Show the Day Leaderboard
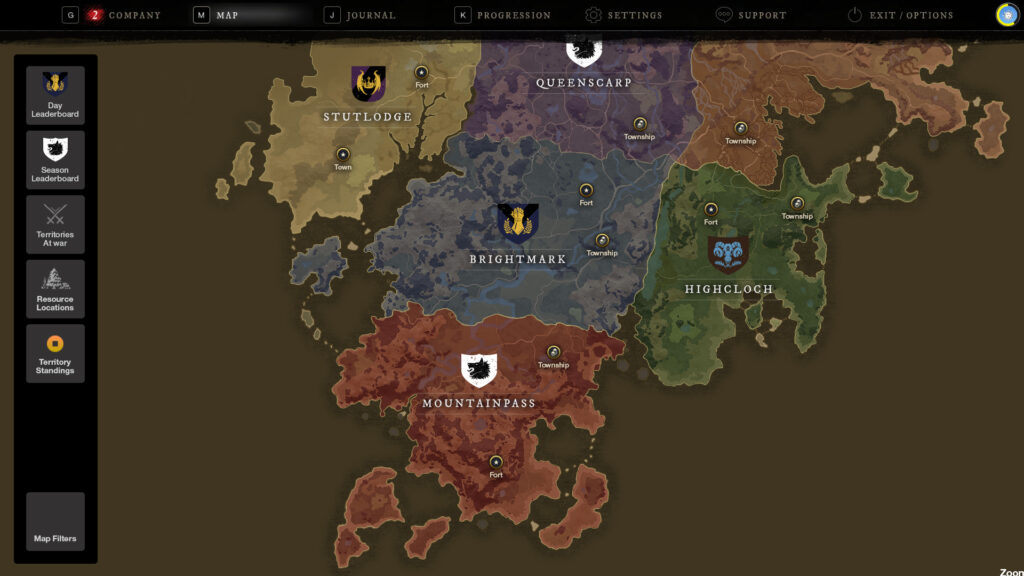The image size is (1024, 576). (55, 95)
